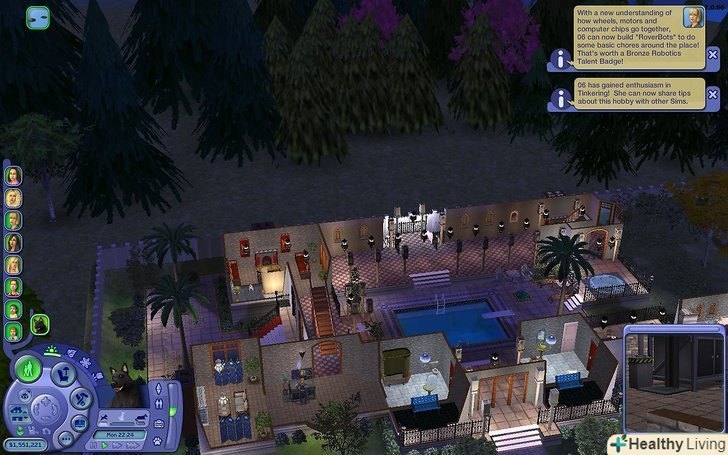This screenshot has width=728, height=455.
Task: Click the UFO icon at the top left
Action: (x=37, y=17)
